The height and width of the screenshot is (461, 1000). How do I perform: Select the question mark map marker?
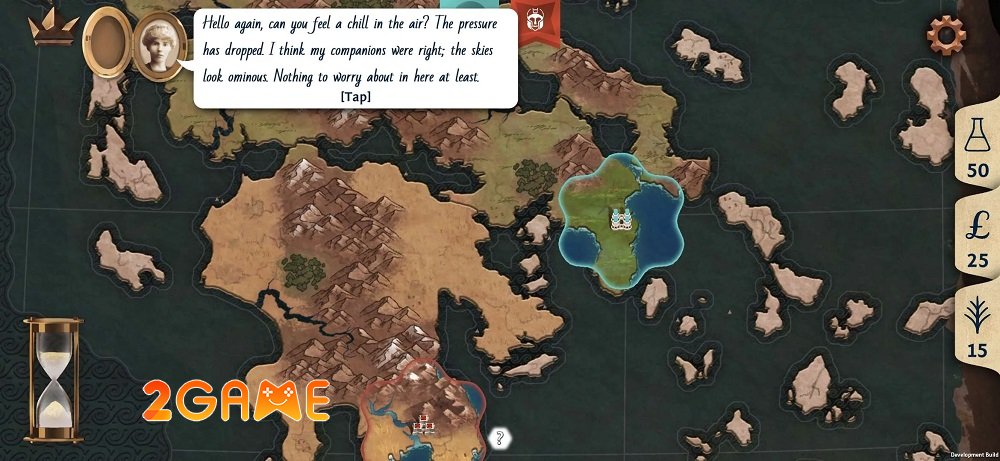pos(501,437)
